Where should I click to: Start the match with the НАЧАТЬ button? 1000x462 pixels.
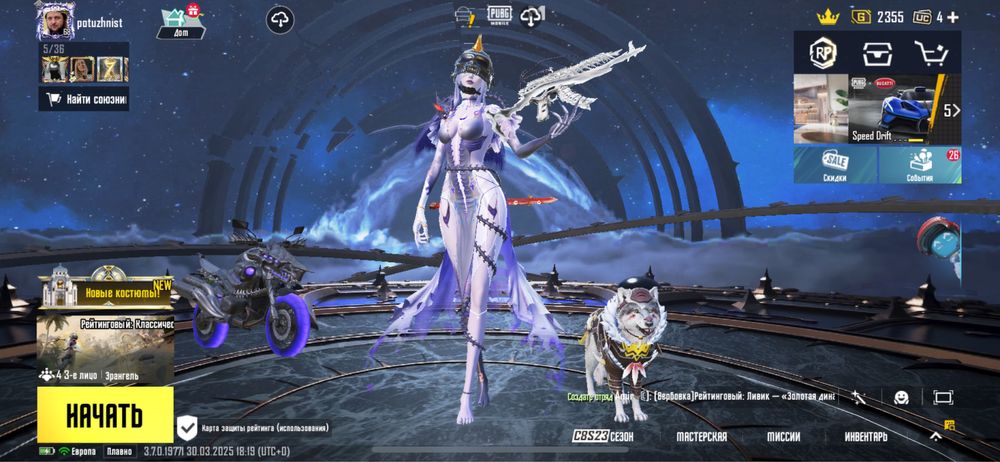pos(104,415)
